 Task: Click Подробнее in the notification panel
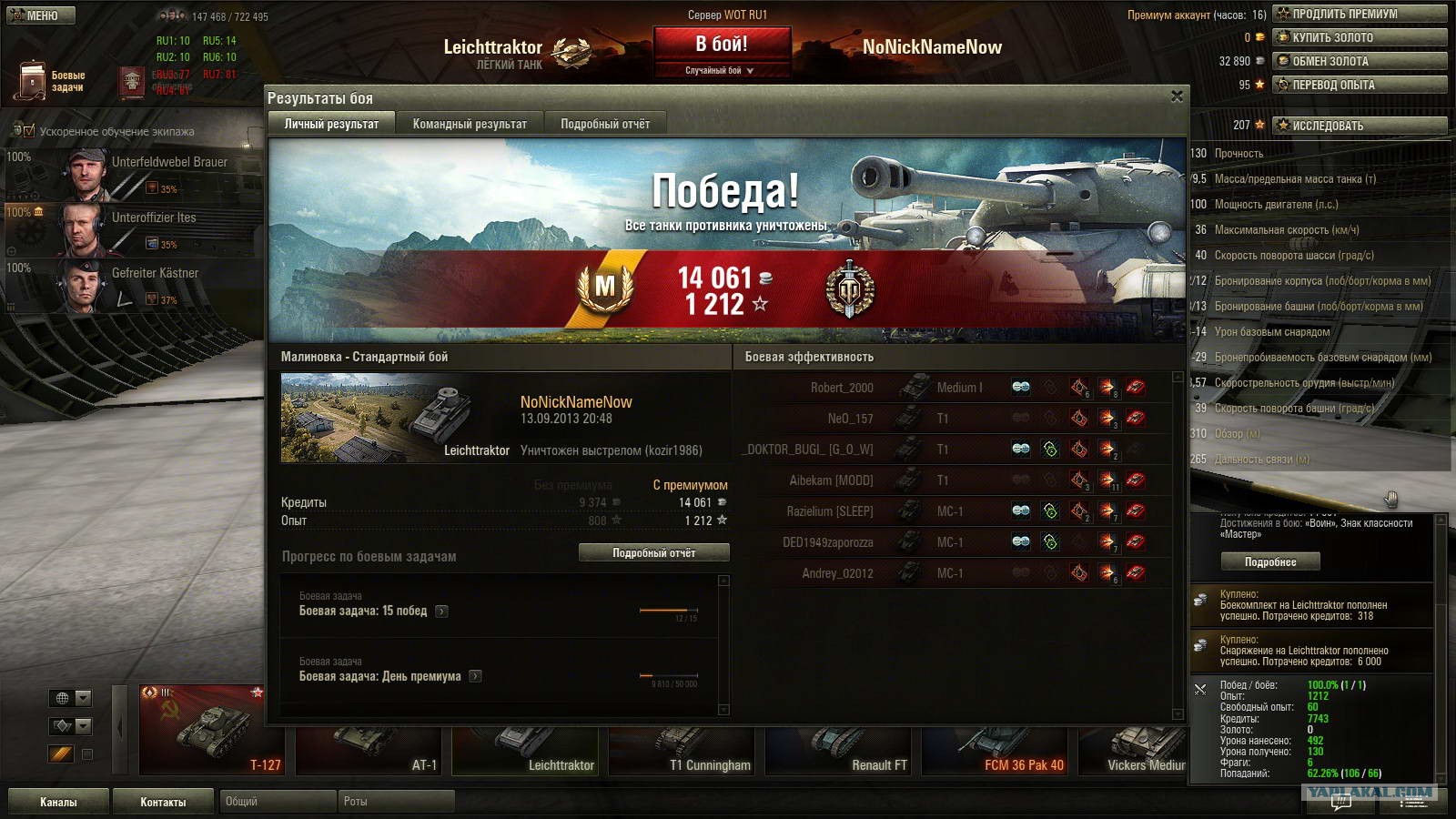[x=1269, y=562]
